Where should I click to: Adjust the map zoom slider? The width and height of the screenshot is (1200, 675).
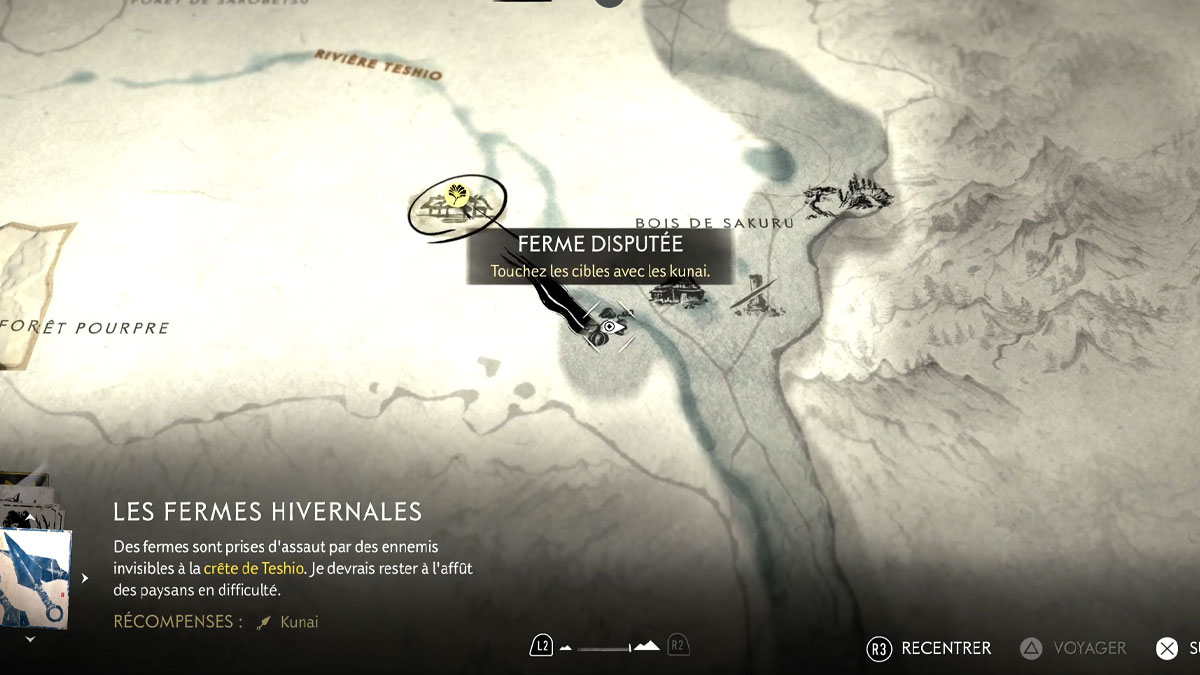coord(609,647)
